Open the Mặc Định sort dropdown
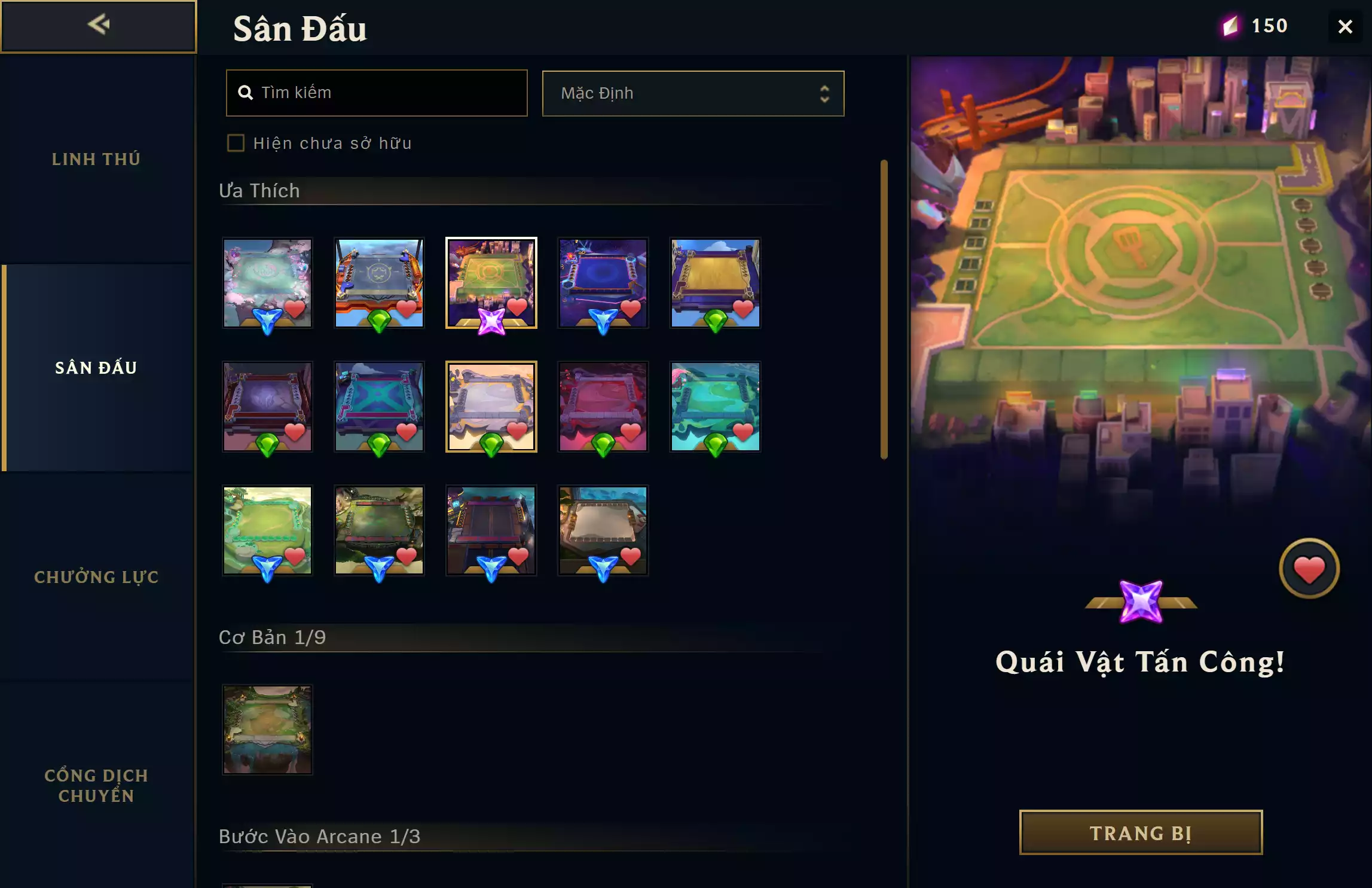Viewport: 1372px width, 888px height. (x=692, y=94)
